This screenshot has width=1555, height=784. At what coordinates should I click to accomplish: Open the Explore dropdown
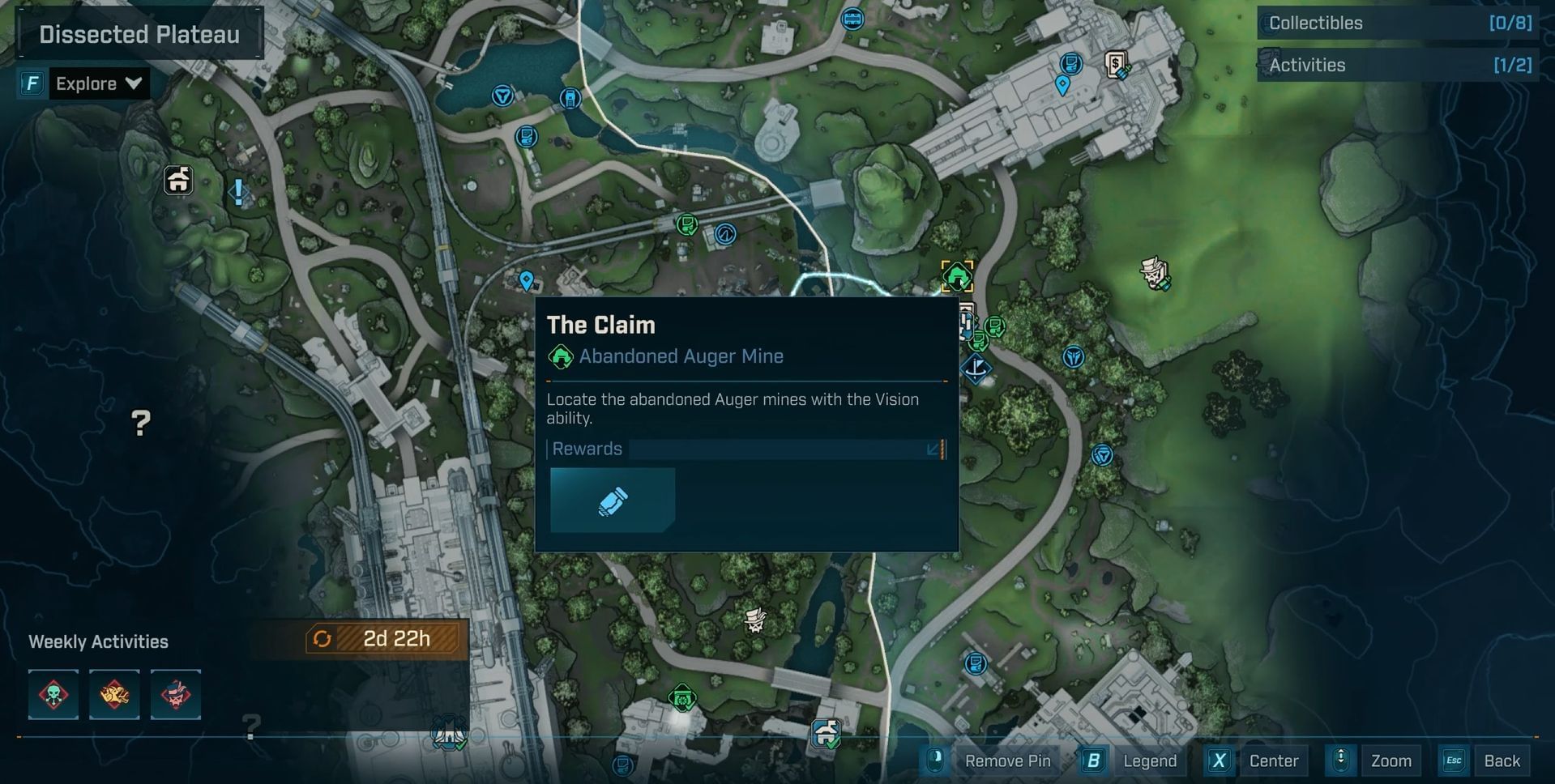click(x=98, y=83)
